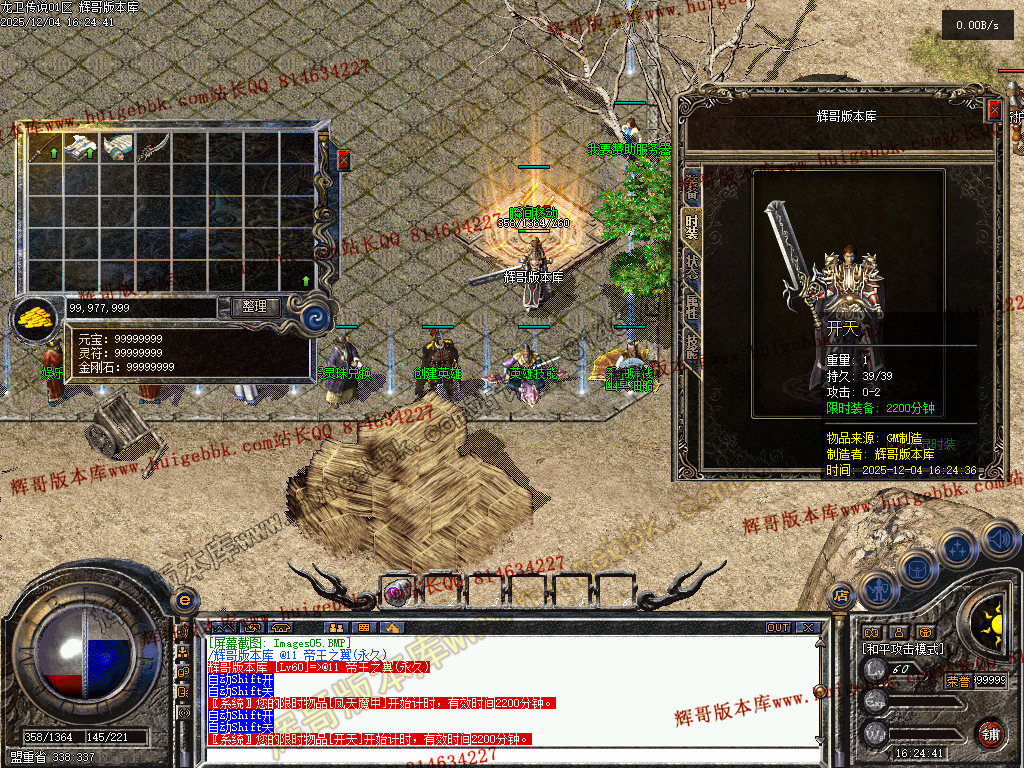Select the spear item in the bag
The image size is (1024, 768).
[46, 149]
